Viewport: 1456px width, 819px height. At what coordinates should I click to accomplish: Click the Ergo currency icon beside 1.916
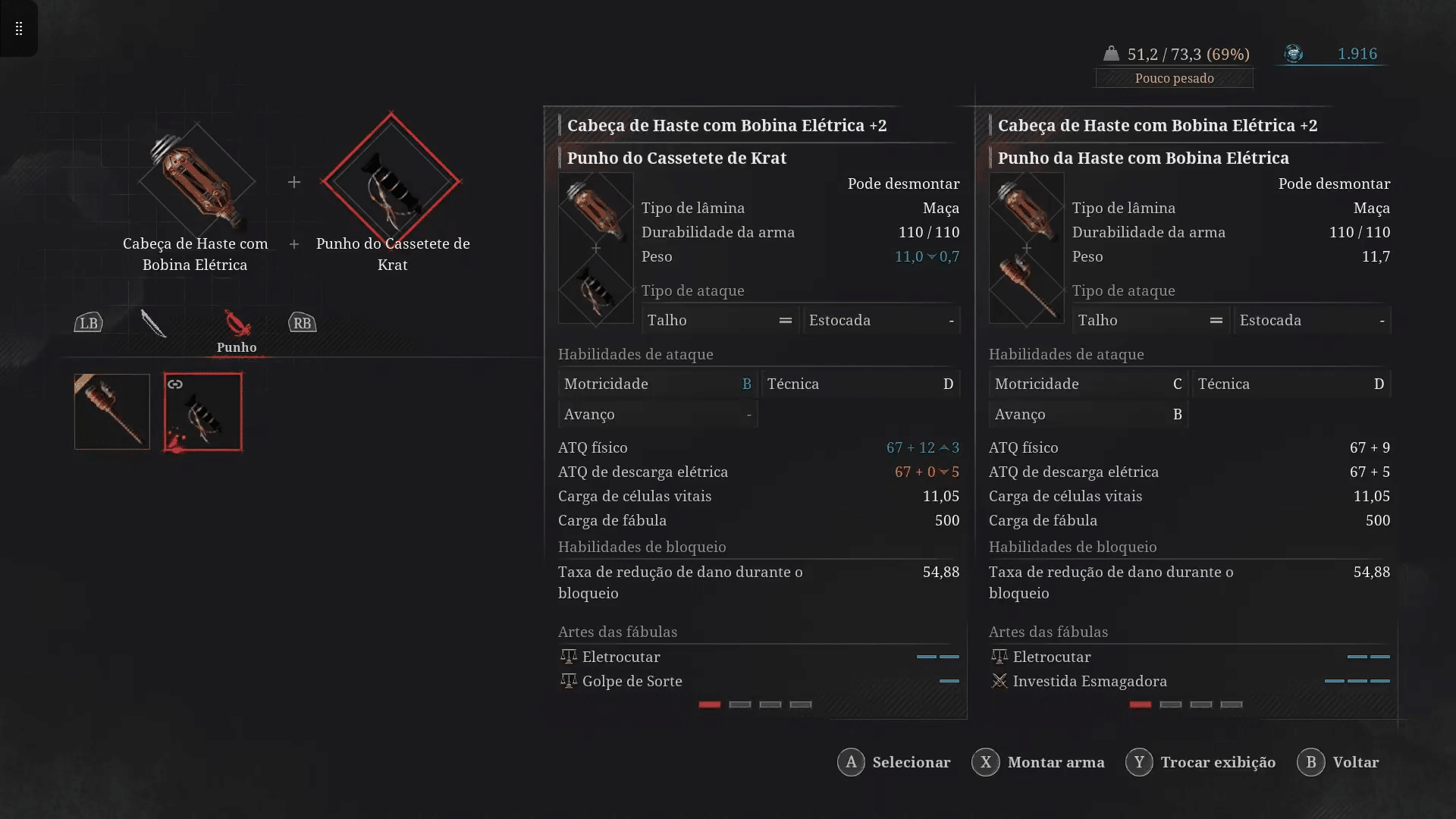[1294, 54]
